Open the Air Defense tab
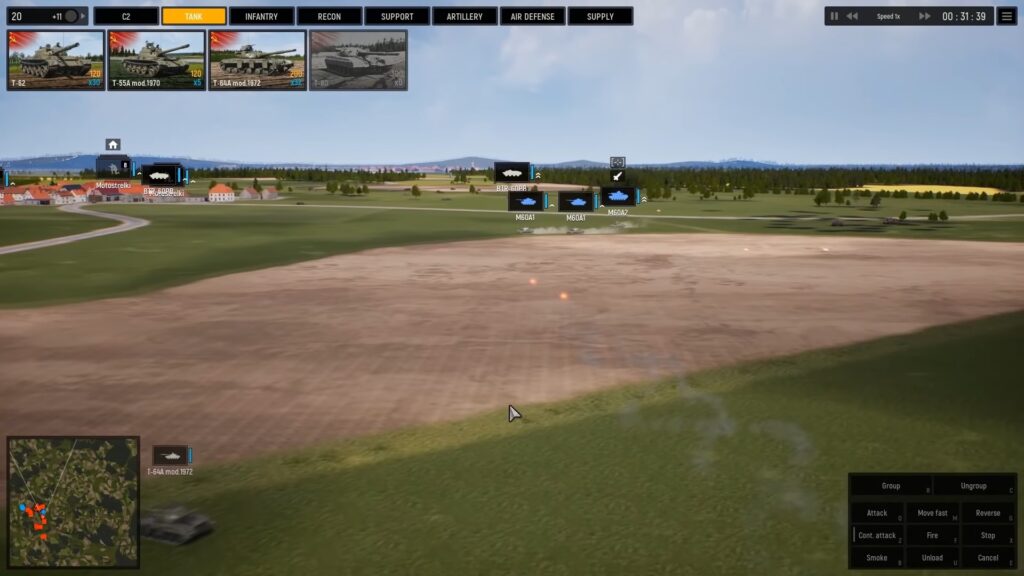The width and height of the screenshot is (1024, 576). coord(532,16)
